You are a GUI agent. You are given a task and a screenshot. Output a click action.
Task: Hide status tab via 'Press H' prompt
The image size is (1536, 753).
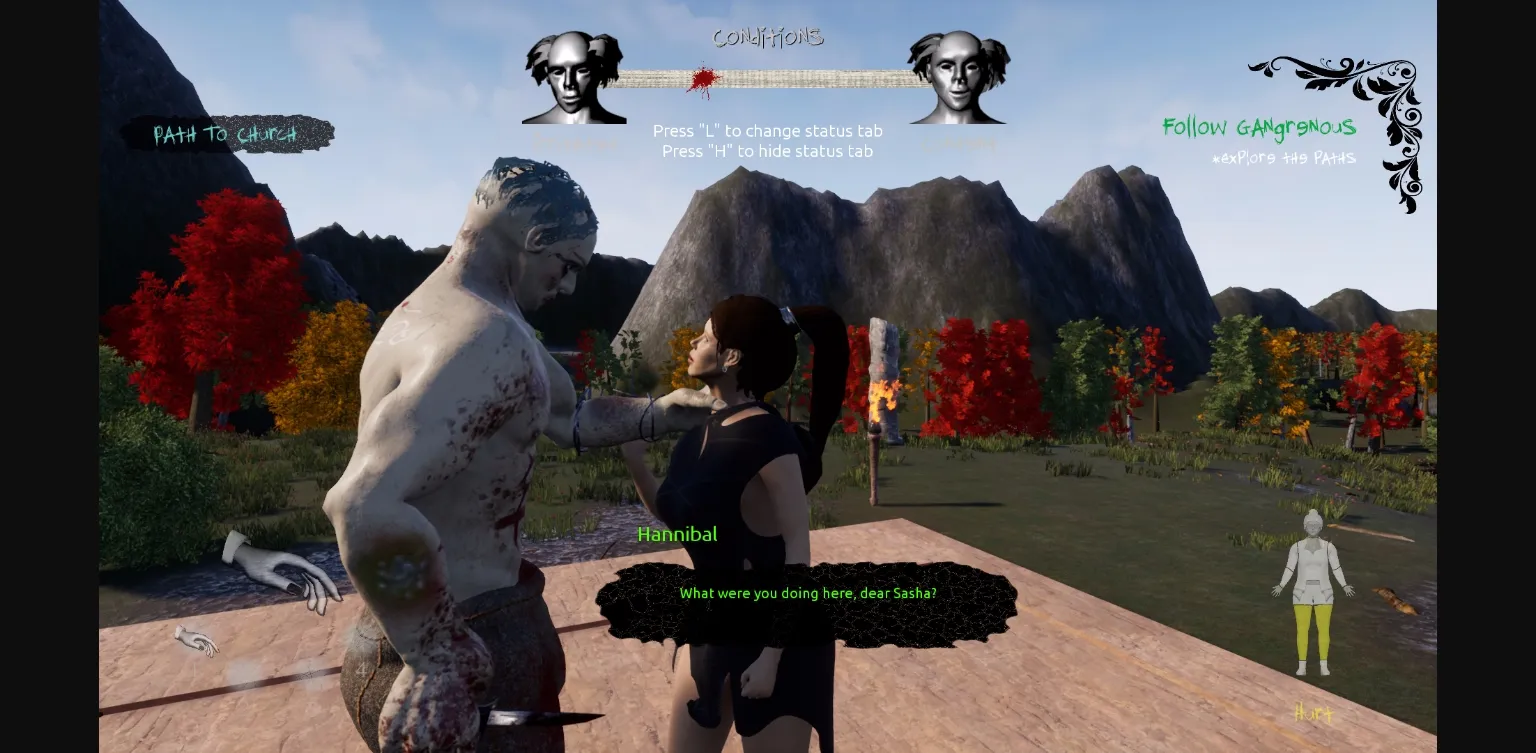(766, 151)
